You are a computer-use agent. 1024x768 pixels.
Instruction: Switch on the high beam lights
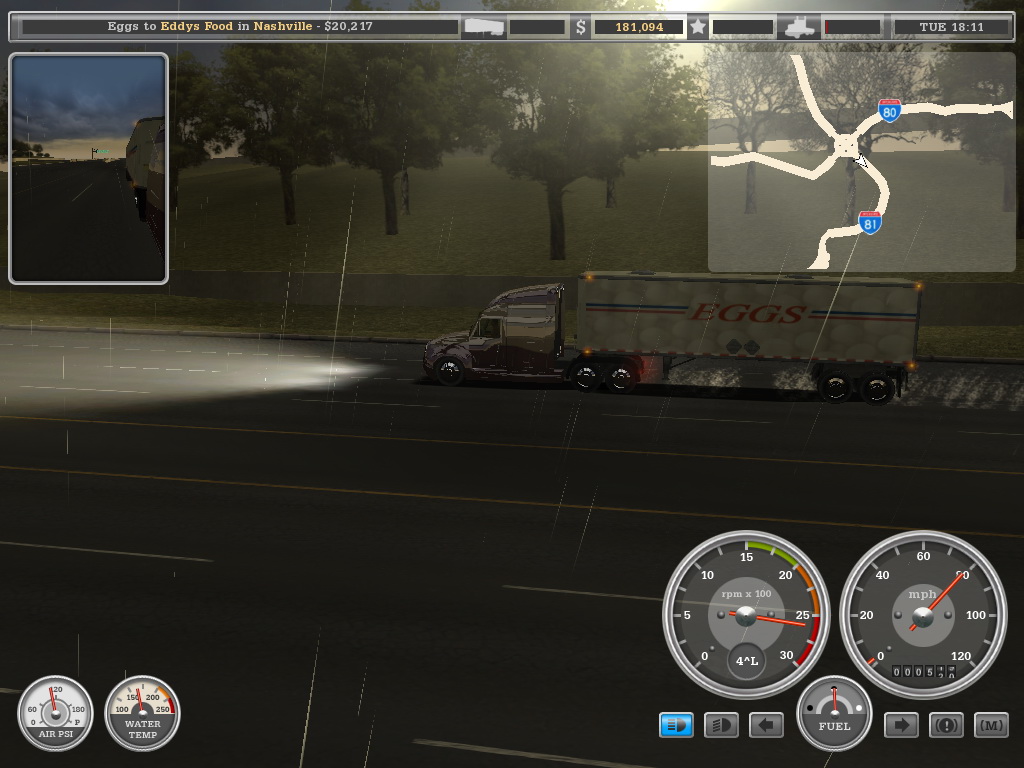[721, 725]
